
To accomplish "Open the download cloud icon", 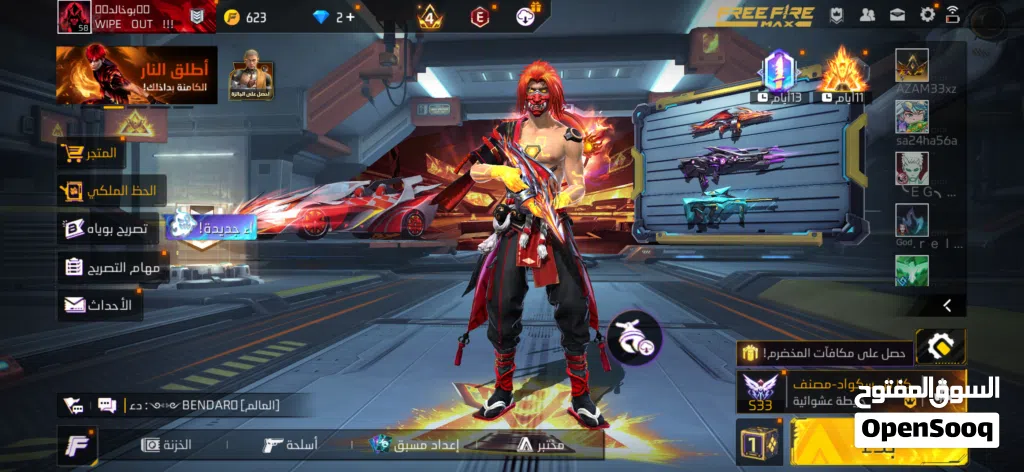I will click(526, 16).
